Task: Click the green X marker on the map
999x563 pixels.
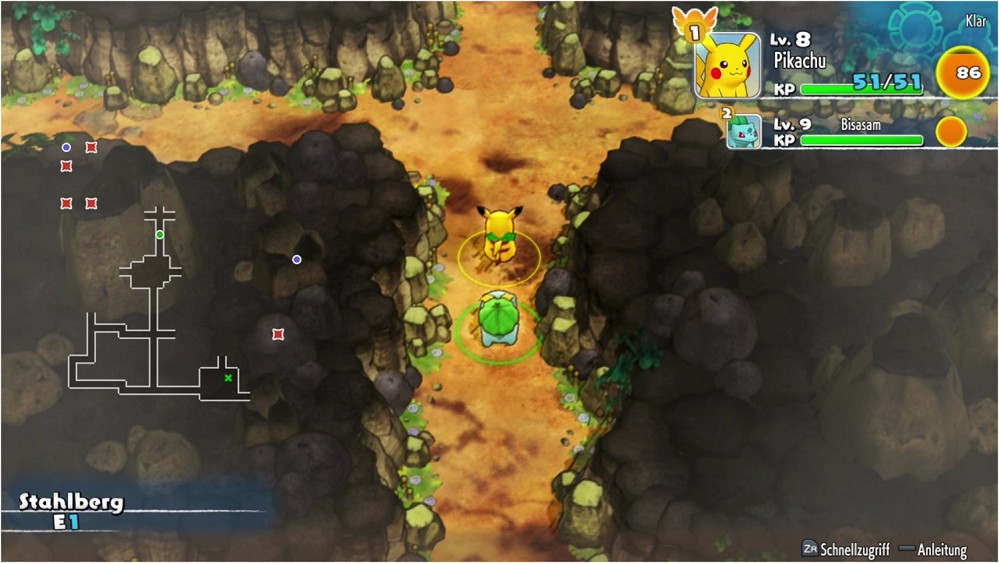Action: 228,378
